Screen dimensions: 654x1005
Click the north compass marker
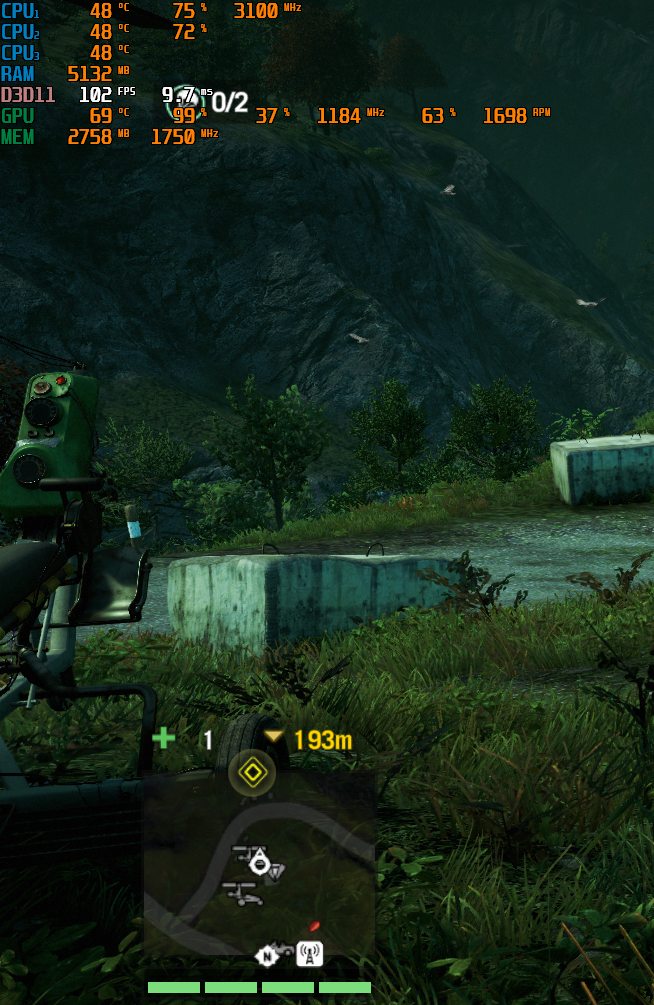(x=266, y=956)
